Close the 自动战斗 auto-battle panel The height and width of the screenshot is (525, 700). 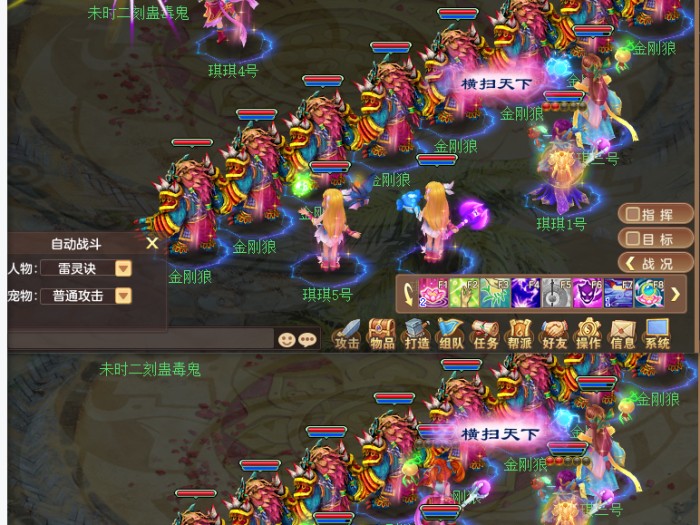point(152,243)
